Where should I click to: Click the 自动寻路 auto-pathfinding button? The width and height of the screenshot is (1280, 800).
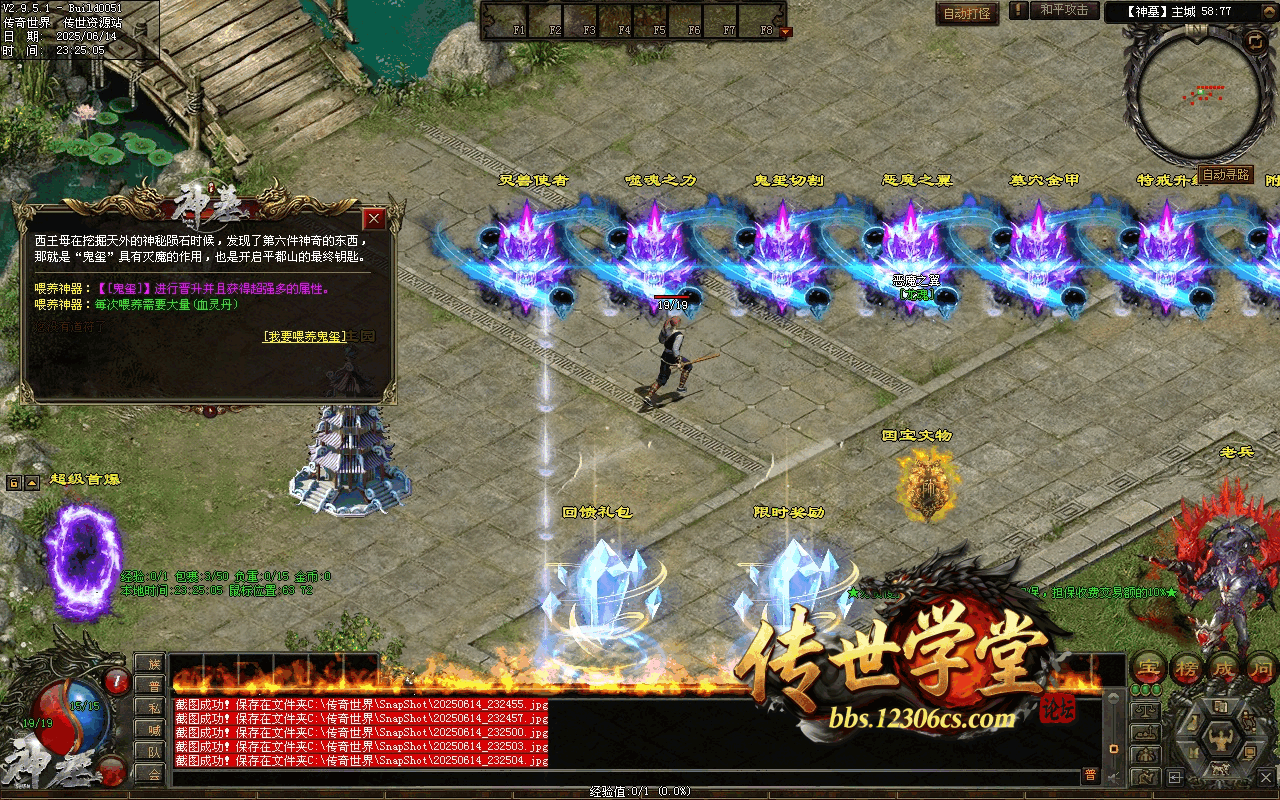(x=1225, y=174)
